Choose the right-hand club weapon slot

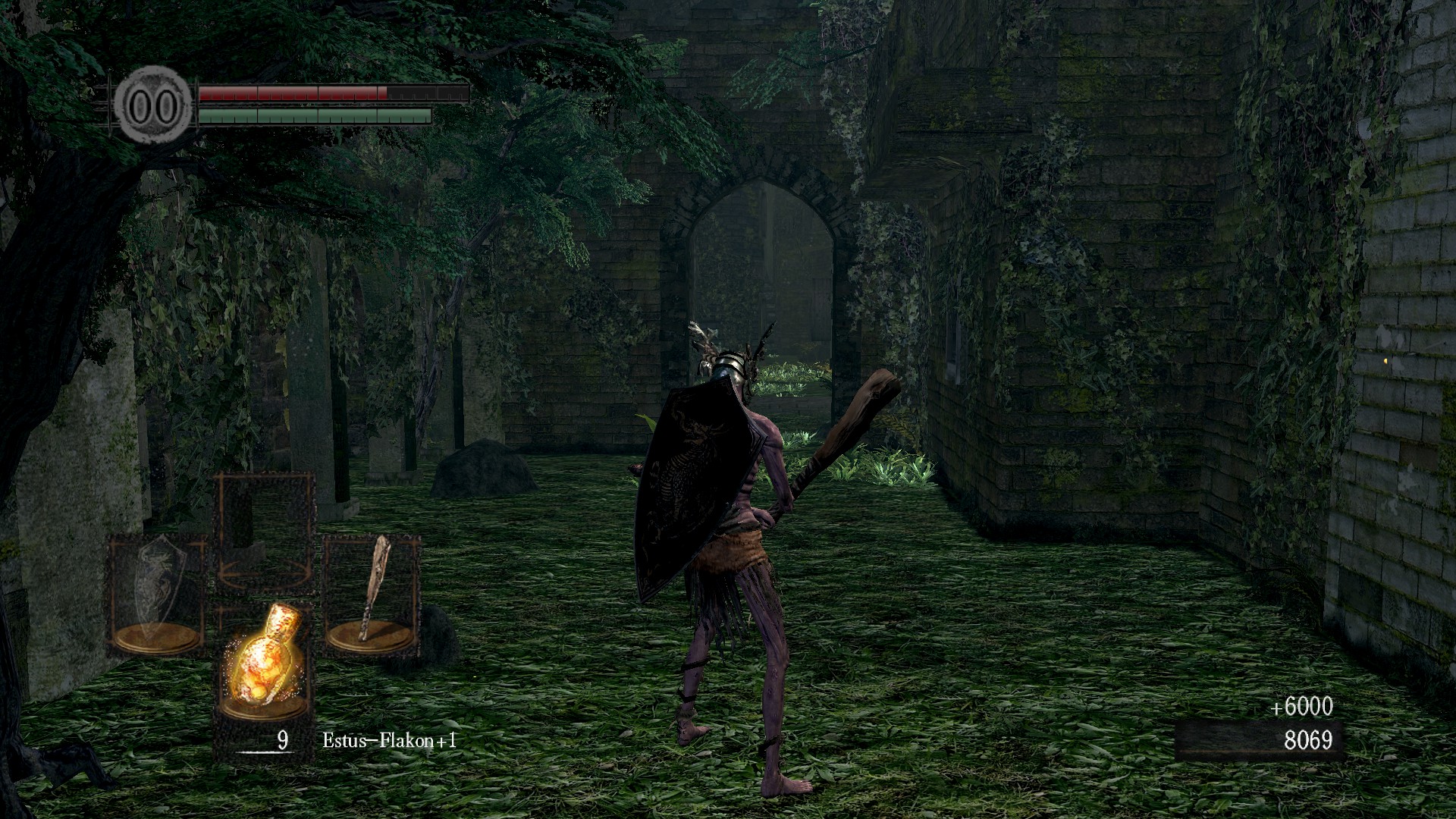372,592
